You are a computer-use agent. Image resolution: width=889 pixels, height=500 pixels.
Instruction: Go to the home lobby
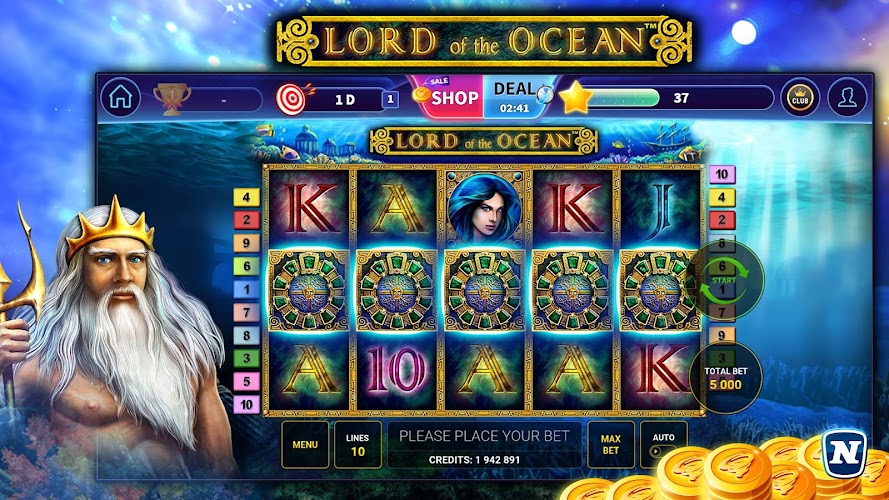click(x=121, y=98)
